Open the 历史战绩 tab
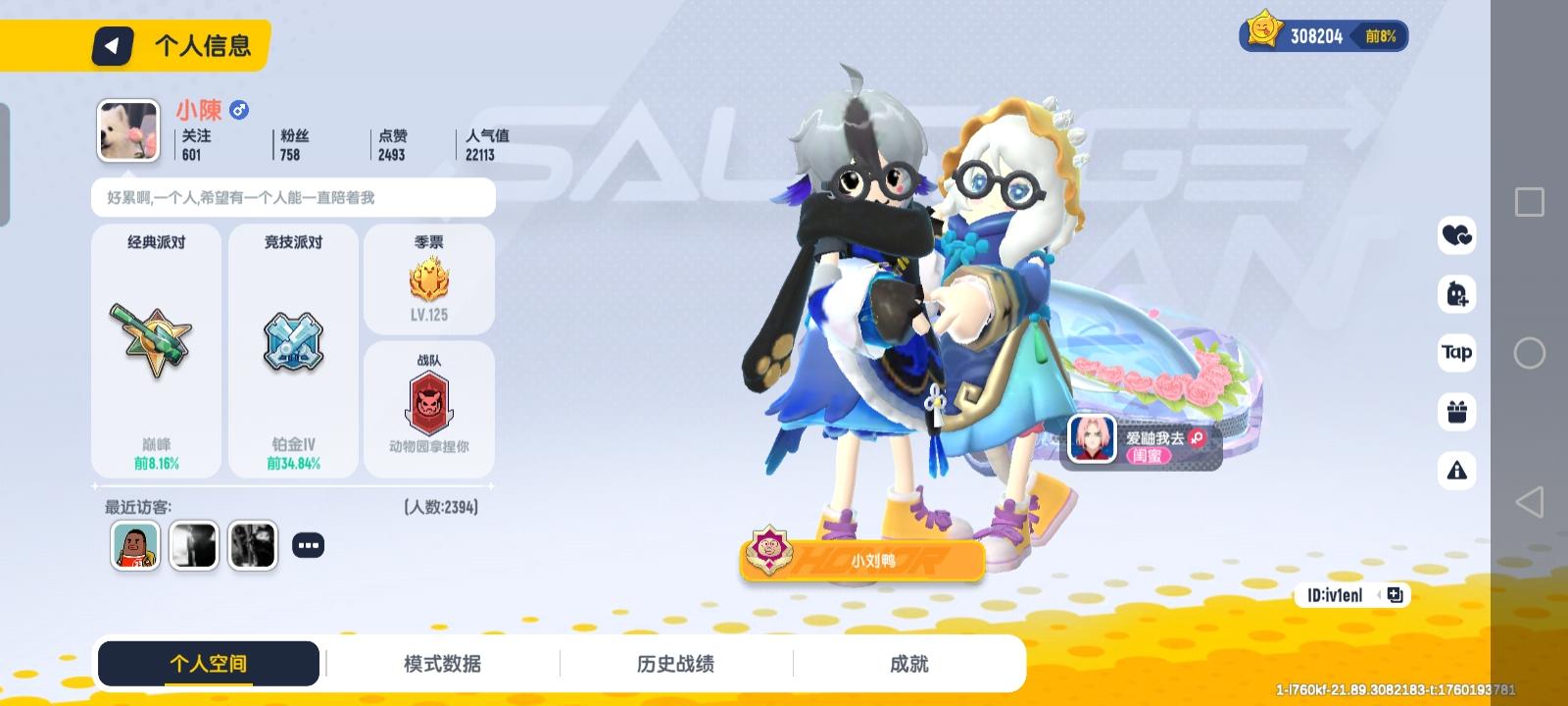 coord(674,663)
